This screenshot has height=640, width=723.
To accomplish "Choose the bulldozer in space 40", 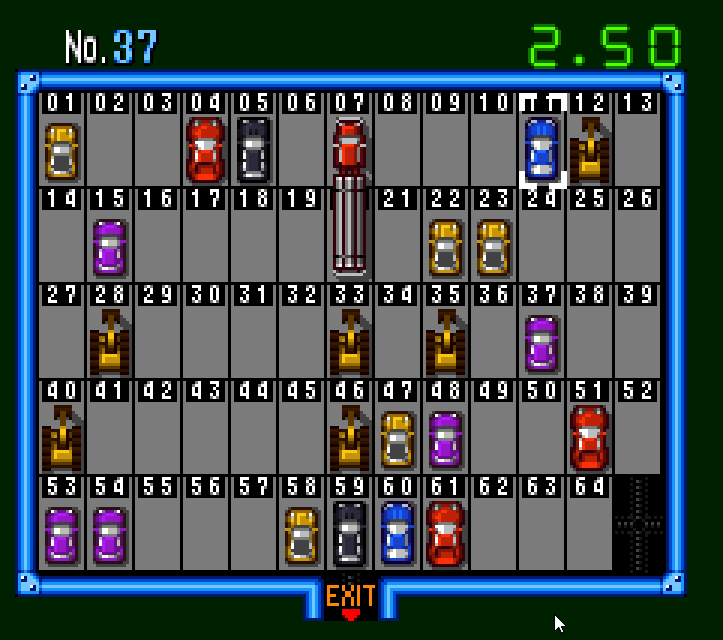I will tap(62, 439).
